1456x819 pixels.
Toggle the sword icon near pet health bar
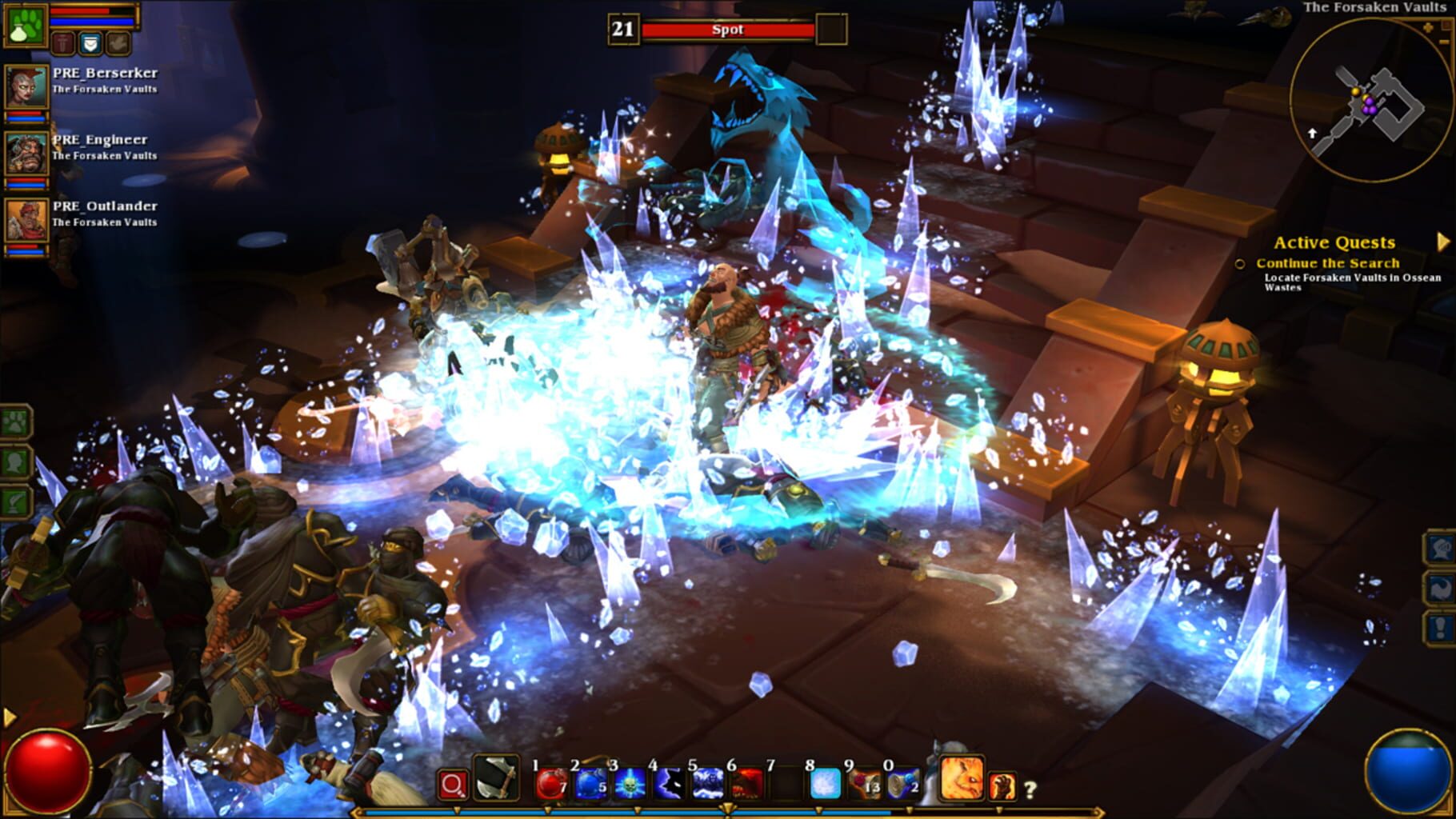pos(63,44)
